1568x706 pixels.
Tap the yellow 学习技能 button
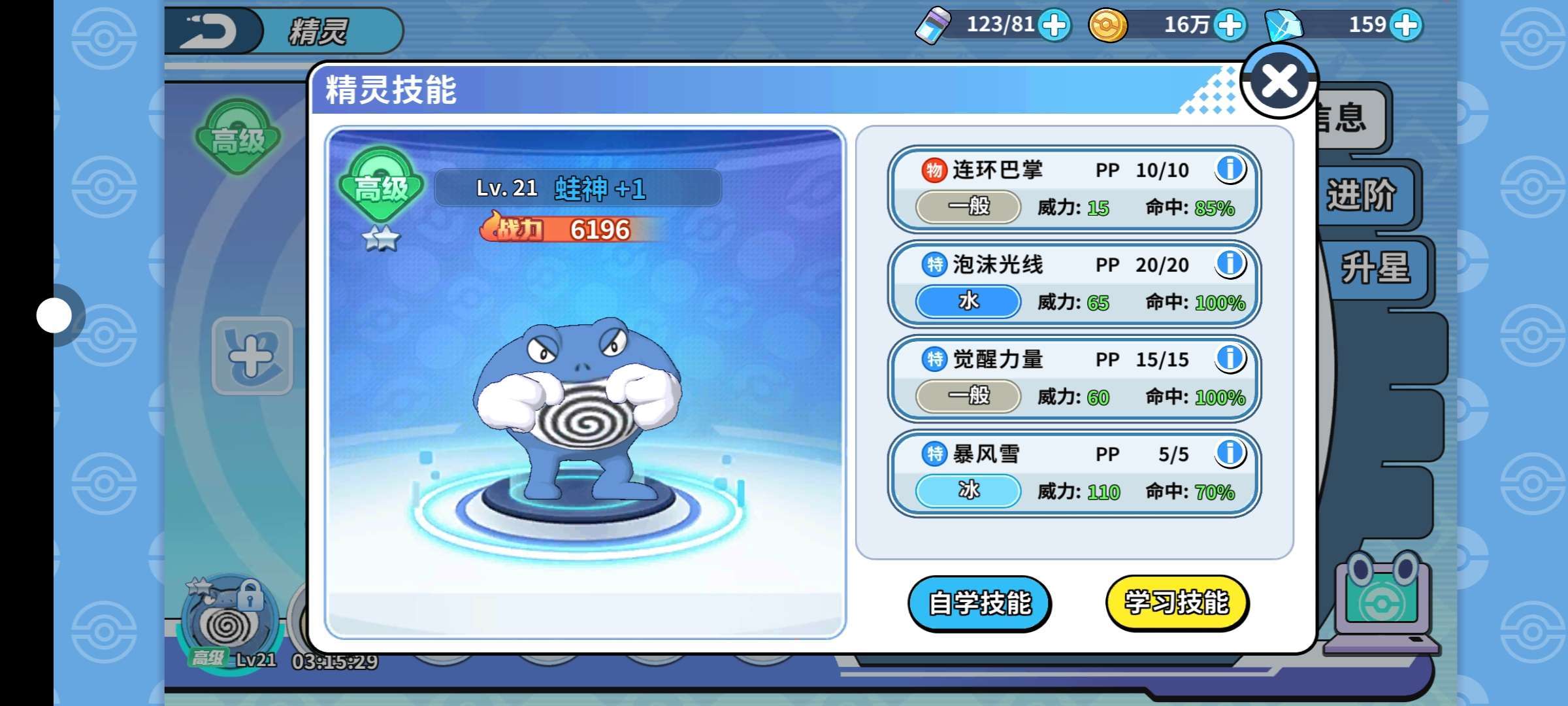coord(1177,603)
